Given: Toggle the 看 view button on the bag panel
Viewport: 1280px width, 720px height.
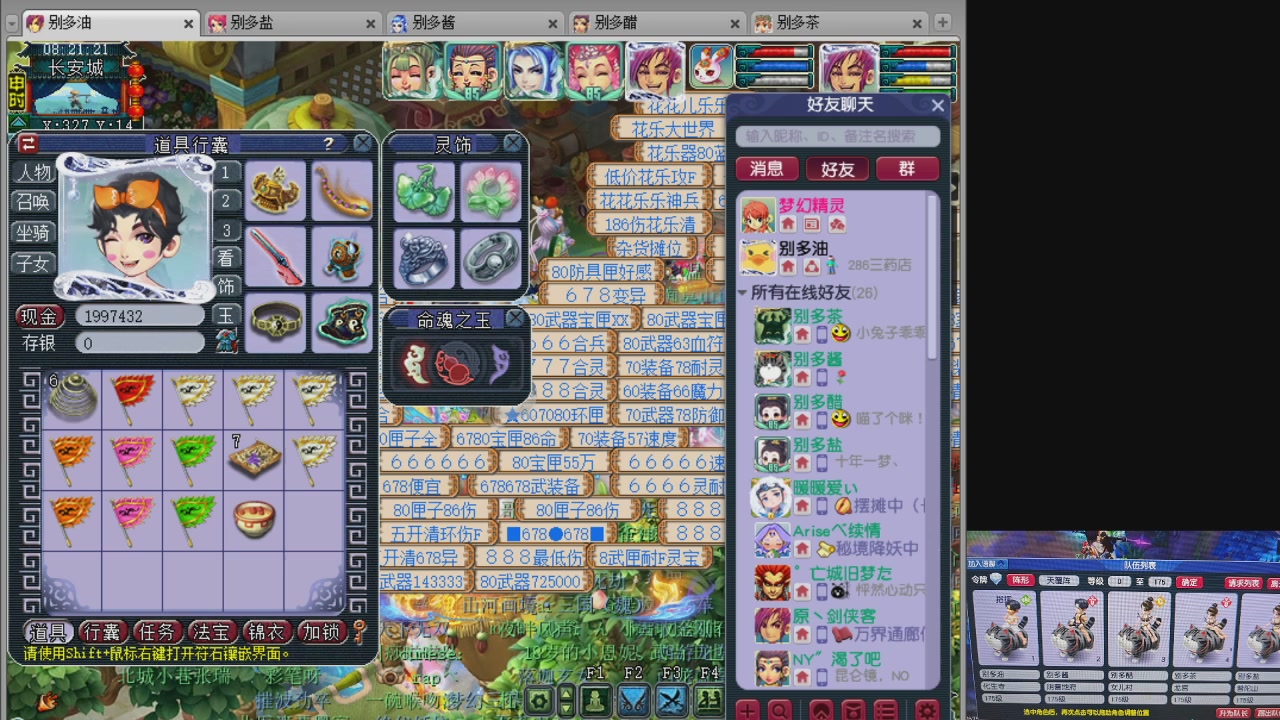Looking at the screenshot, I should tap(225, 258).
